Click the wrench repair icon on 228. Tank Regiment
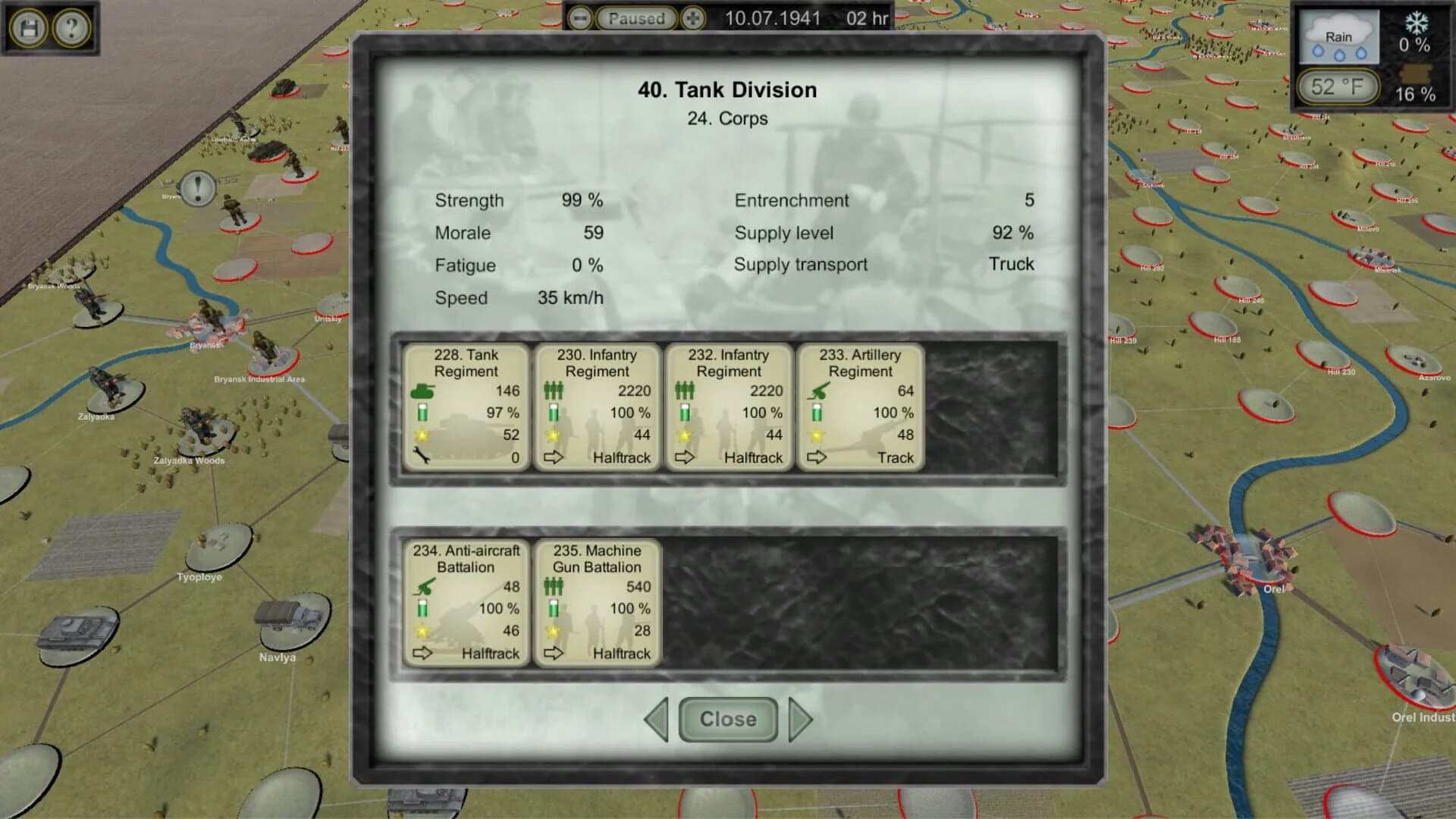This screenshot has width=1456, height=819. (x=421, y=457)
